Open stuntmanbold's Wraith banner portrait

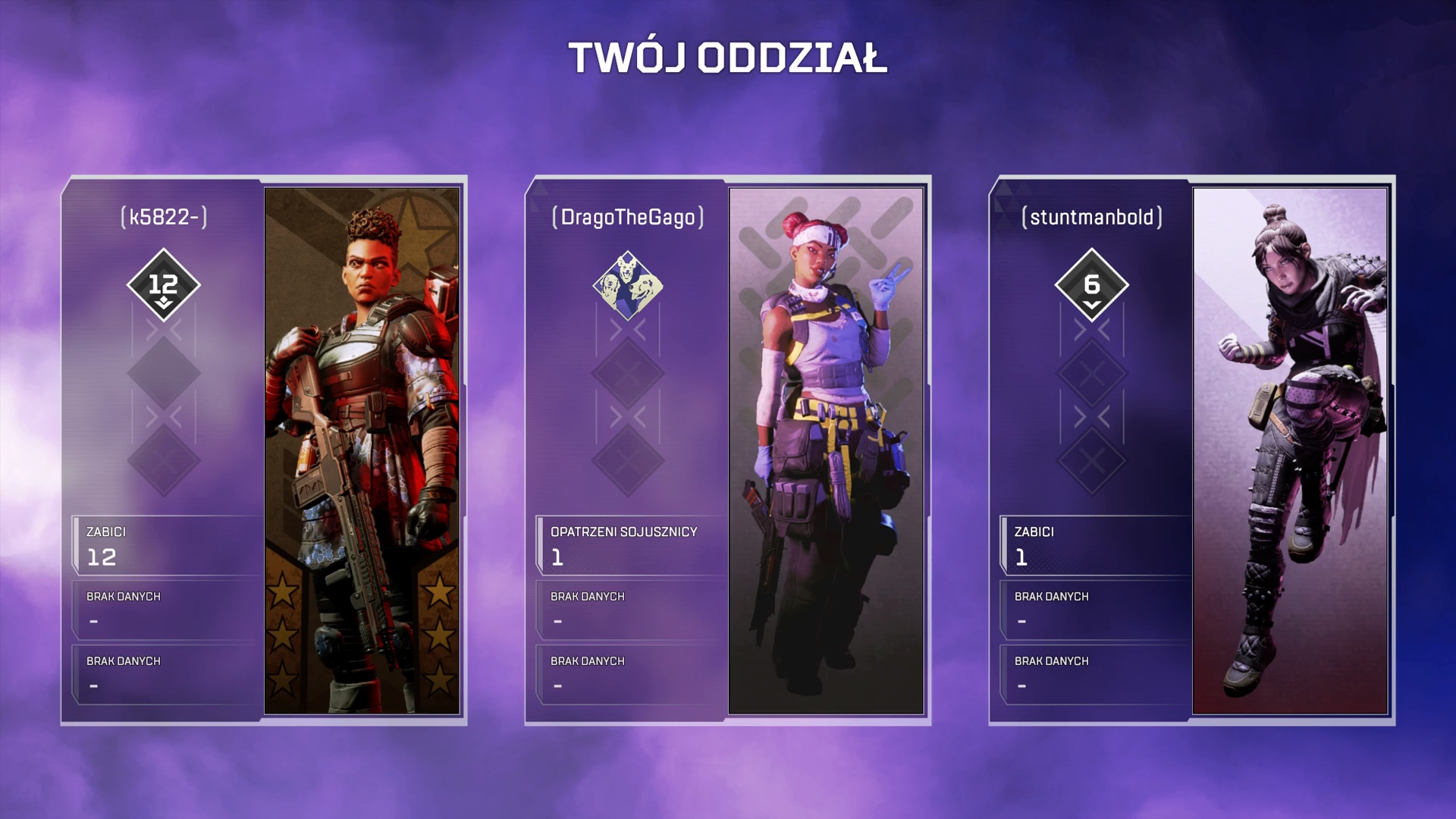[1290, 450]
